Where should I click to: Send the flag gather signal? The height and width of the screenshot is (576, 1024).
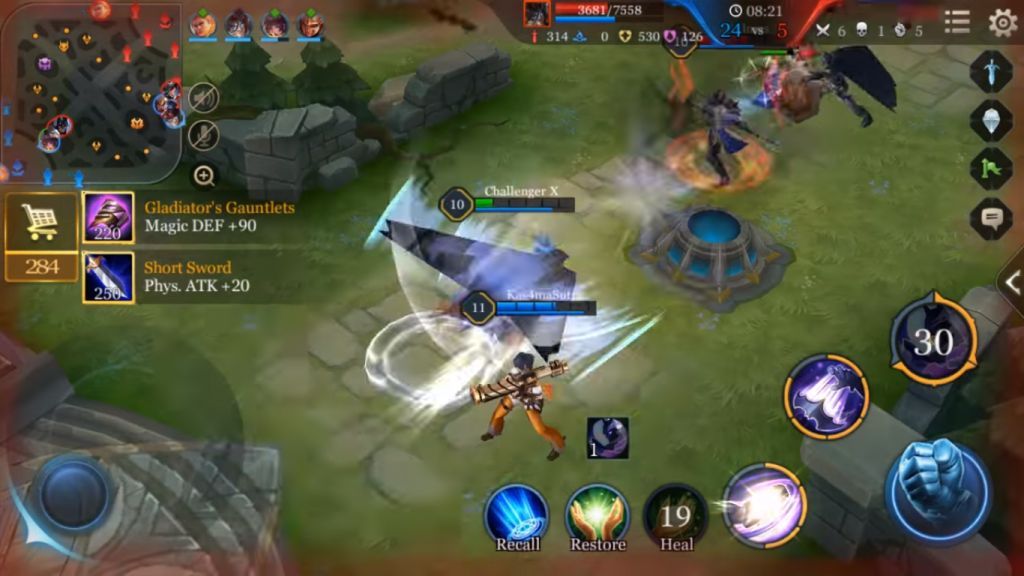click(x=990, y=168)
